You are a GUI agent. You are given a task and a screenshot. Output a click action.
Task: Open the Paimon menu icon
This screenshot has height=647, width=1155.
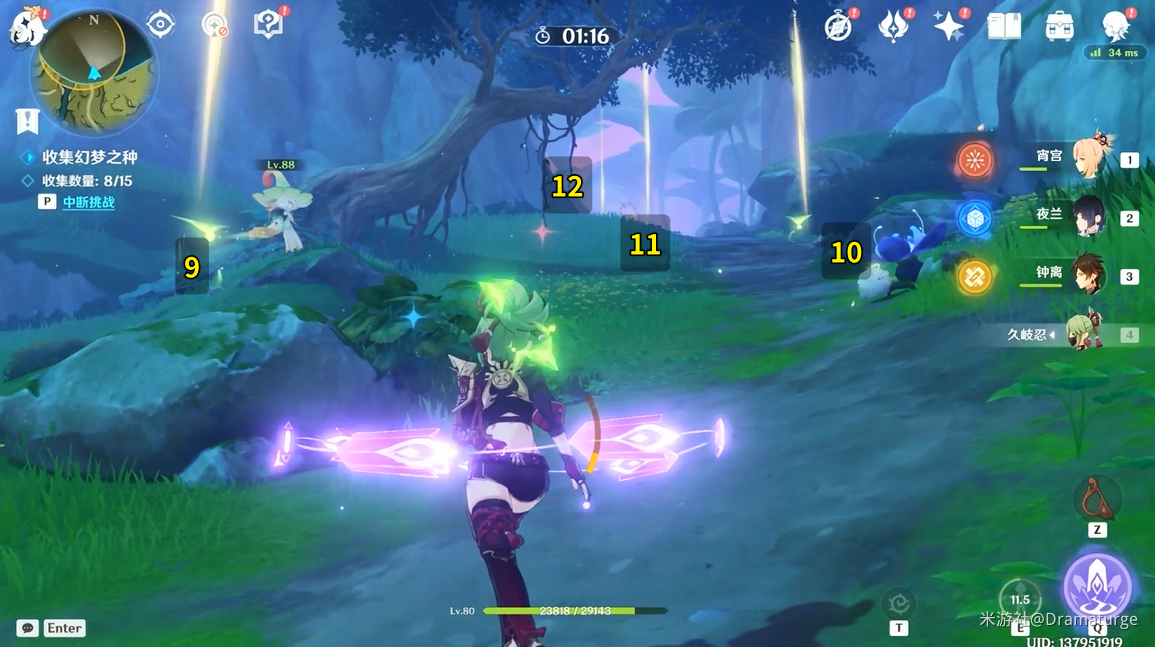[x=28, y=26]
